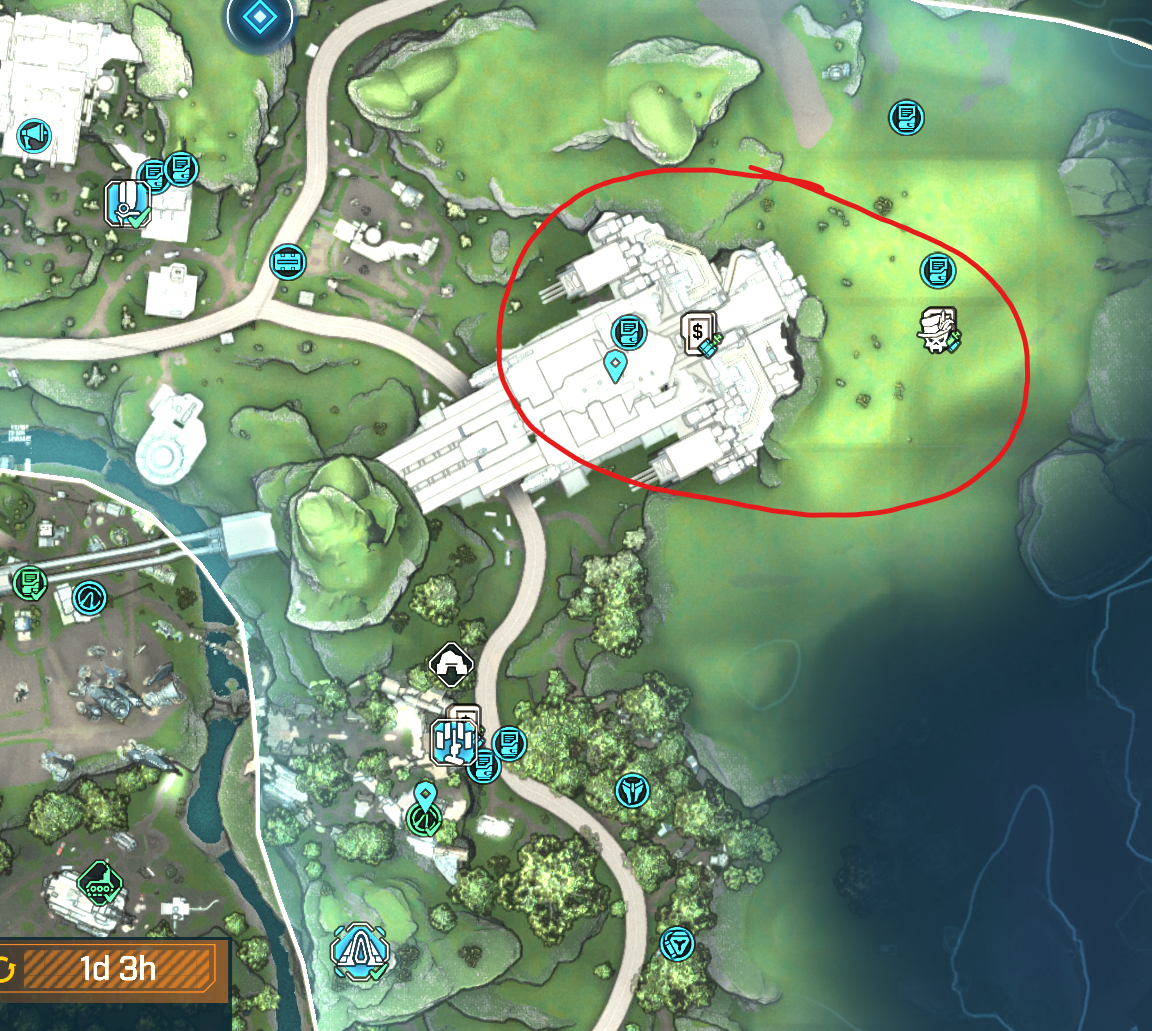Select the cyan chest map marker
1152x1031 pixels.
(288, 262)
